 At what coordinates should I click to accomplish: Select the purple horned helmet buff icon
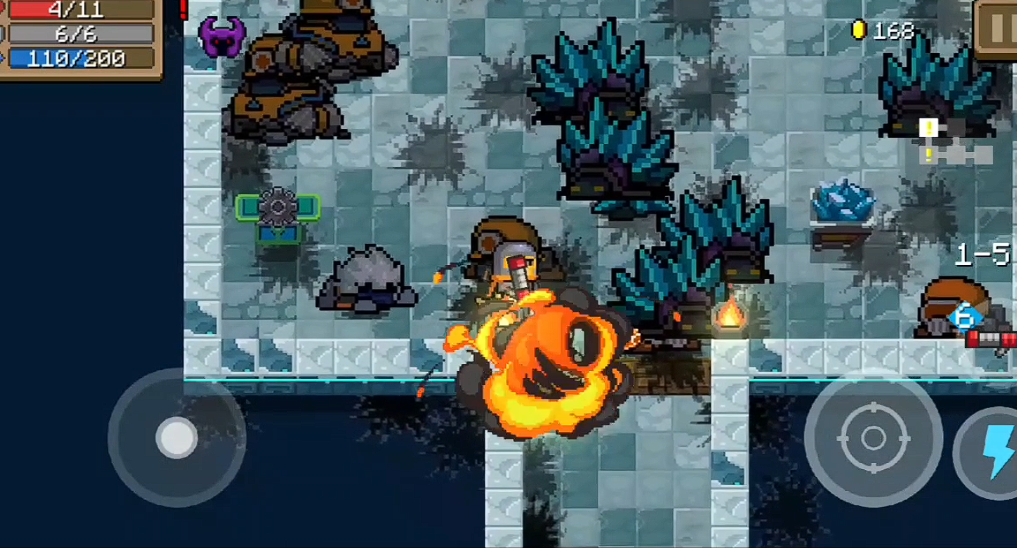[x=221, y=37]
